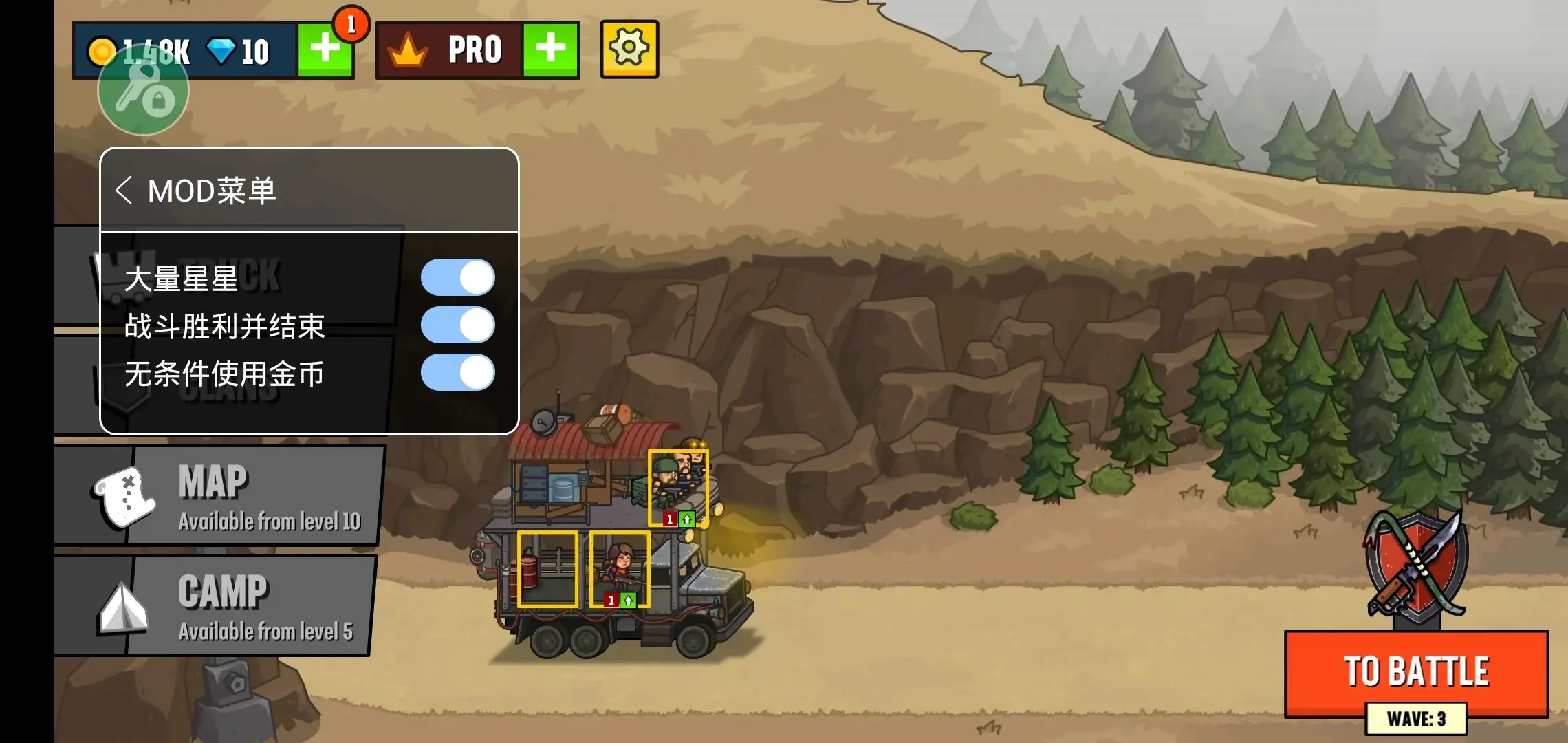Start the fight with TO BATTLE

click(x=1416, y=671)
